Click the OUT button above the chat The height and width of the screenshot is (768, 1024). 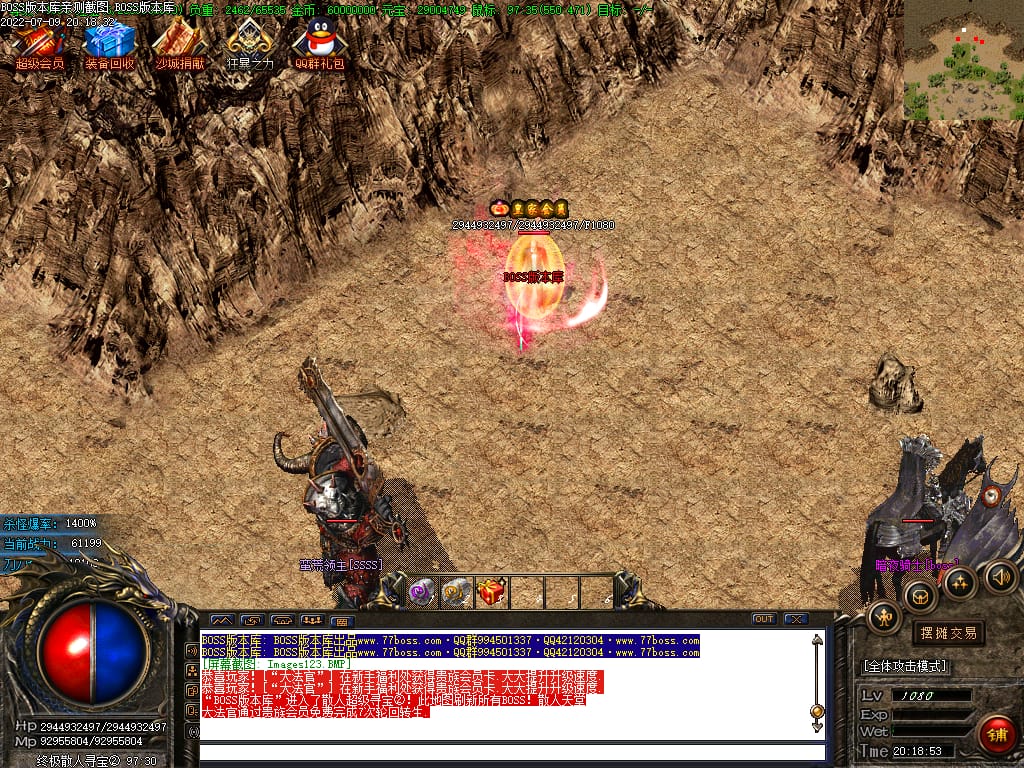[764, 619]
